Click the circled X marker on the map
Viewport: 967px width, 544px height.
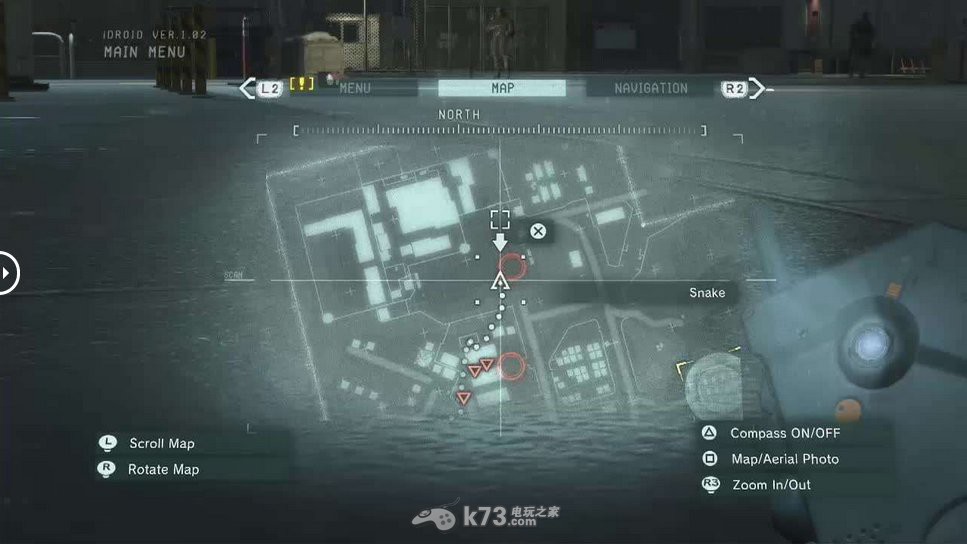[x=538, y=232]
